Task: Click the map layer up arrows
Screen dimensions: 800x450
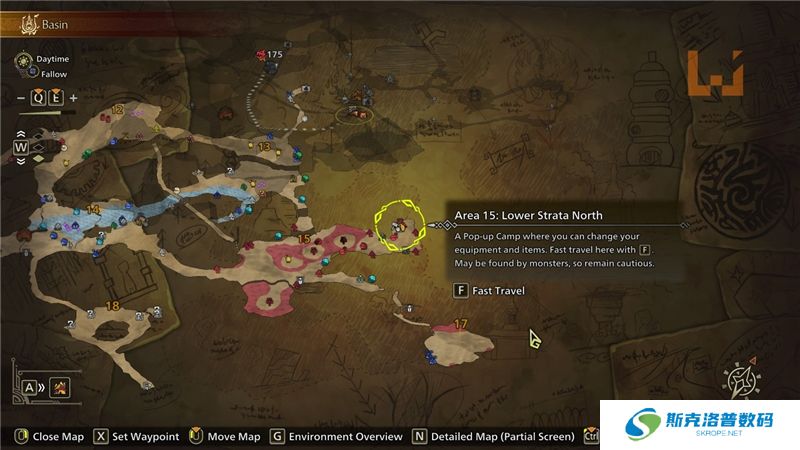Action: pos(20,135)
